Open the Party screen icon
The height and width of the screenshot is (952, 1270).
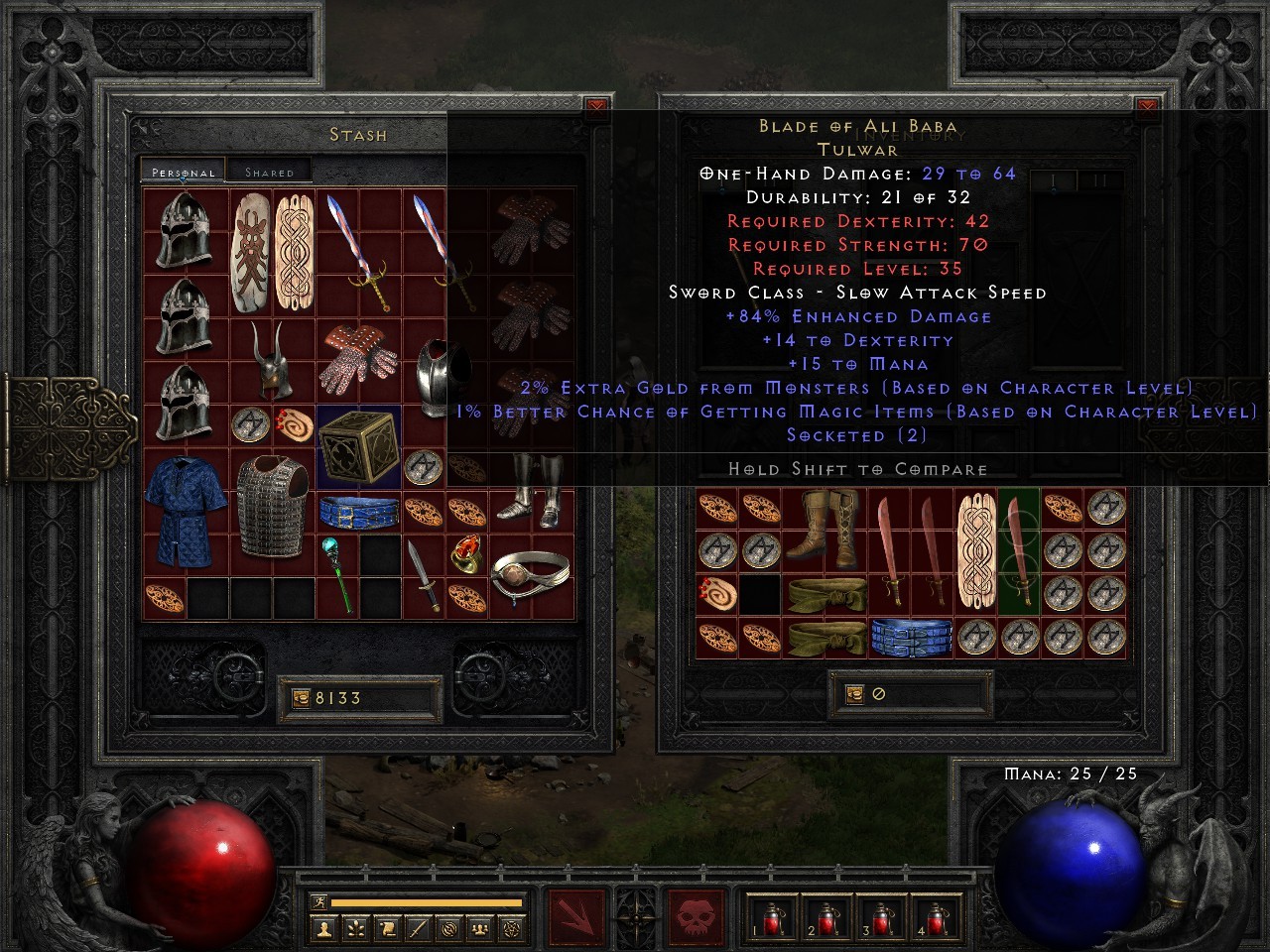480,928
